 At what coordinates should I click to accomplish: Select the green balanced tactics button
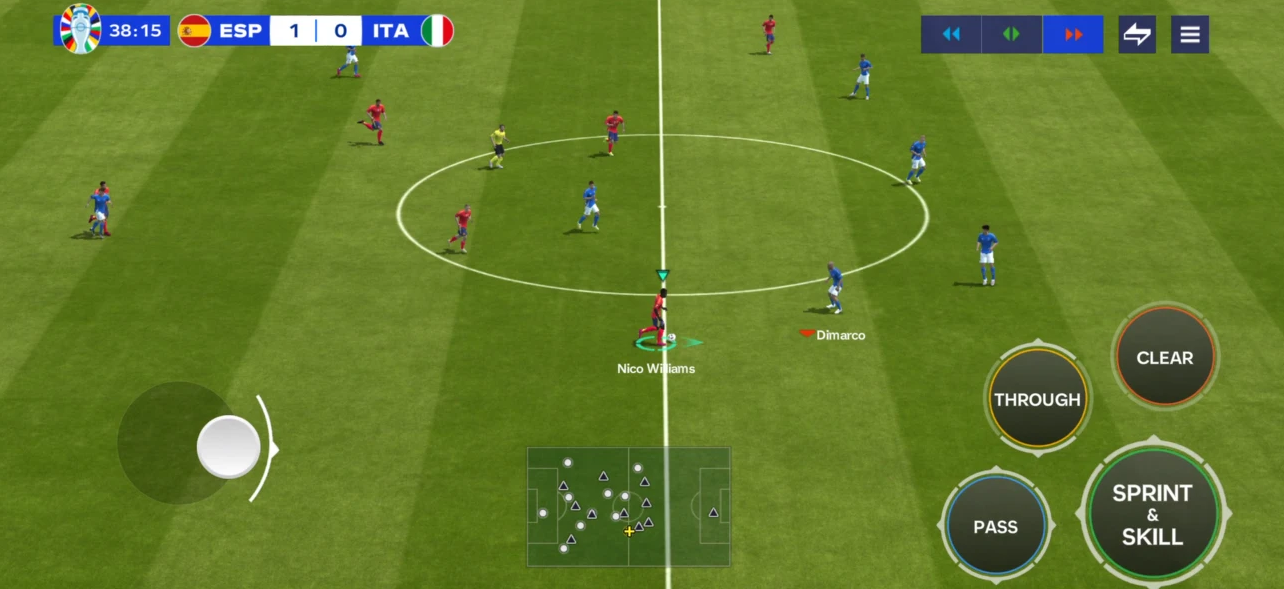tap(1011, 34)
